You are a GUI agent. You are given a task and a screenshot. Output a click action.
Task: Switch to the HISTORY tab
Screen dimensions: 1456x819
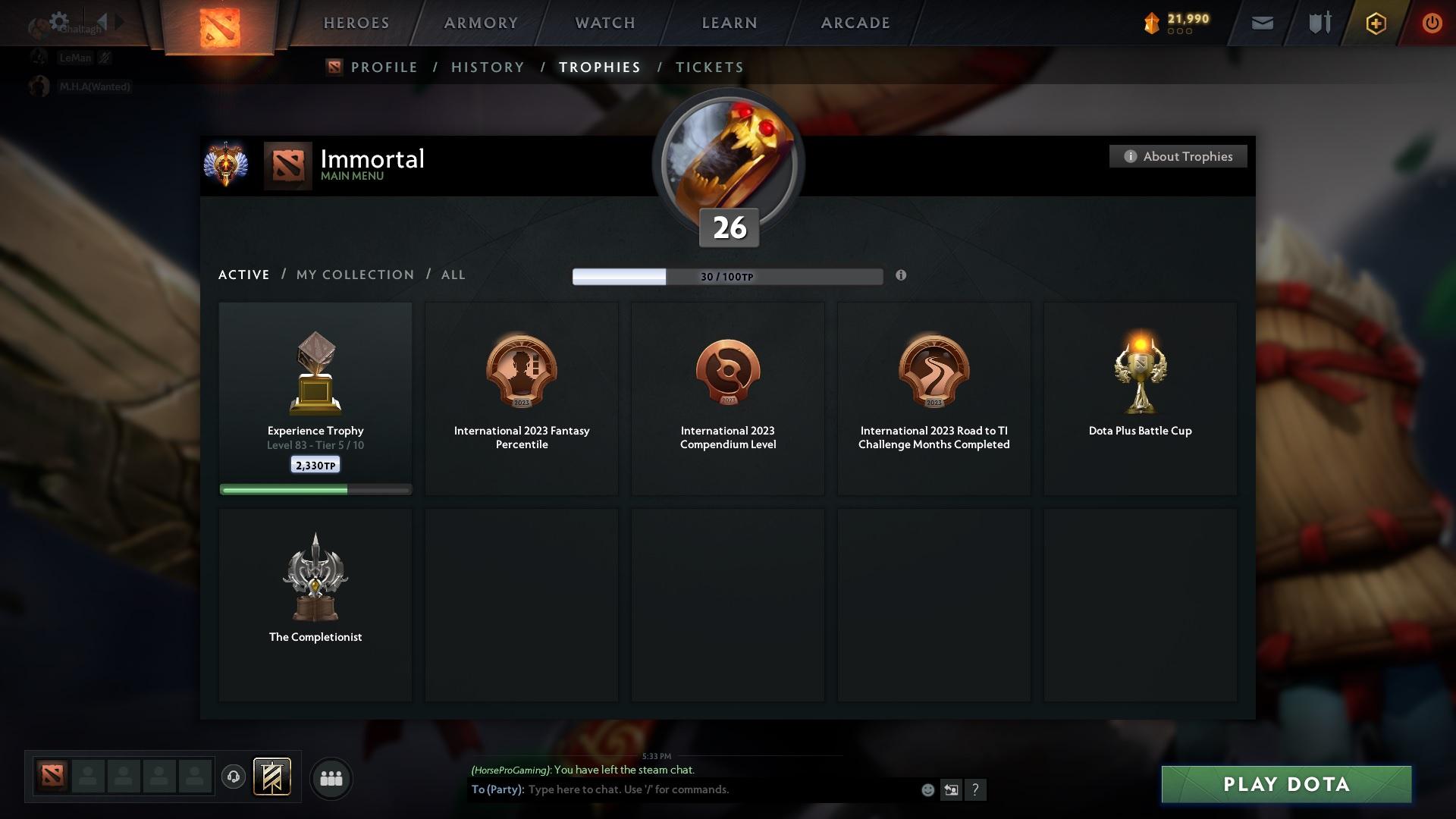point(487,67)
